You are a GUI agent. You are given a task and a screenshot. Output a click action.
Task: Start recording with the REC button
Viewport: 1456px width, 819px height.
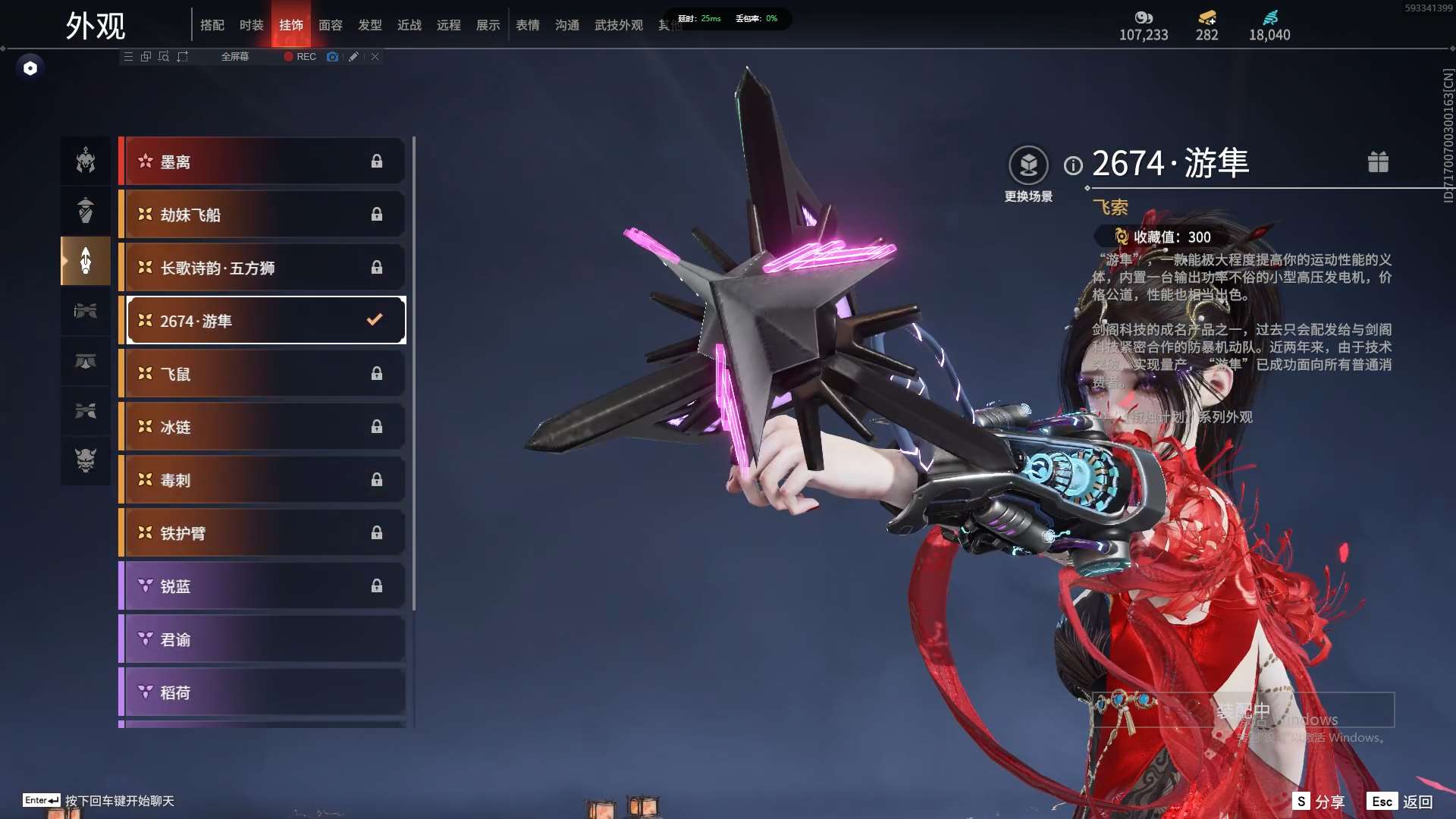point(300,57)
